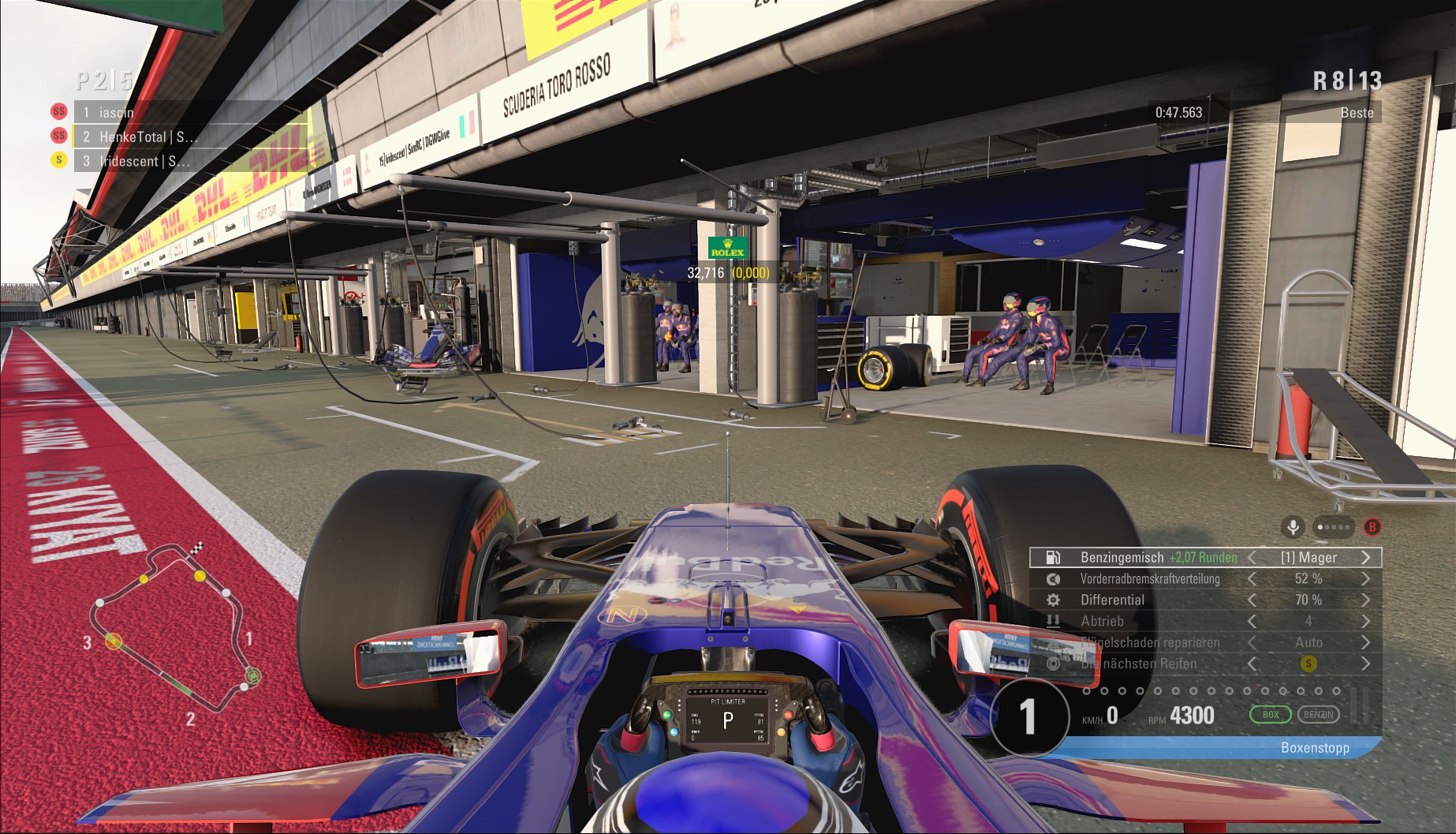Viewport: 1456px width, 834px height.
Task: Switch next tyre compound with right arrow
Action: point(1366,664)
